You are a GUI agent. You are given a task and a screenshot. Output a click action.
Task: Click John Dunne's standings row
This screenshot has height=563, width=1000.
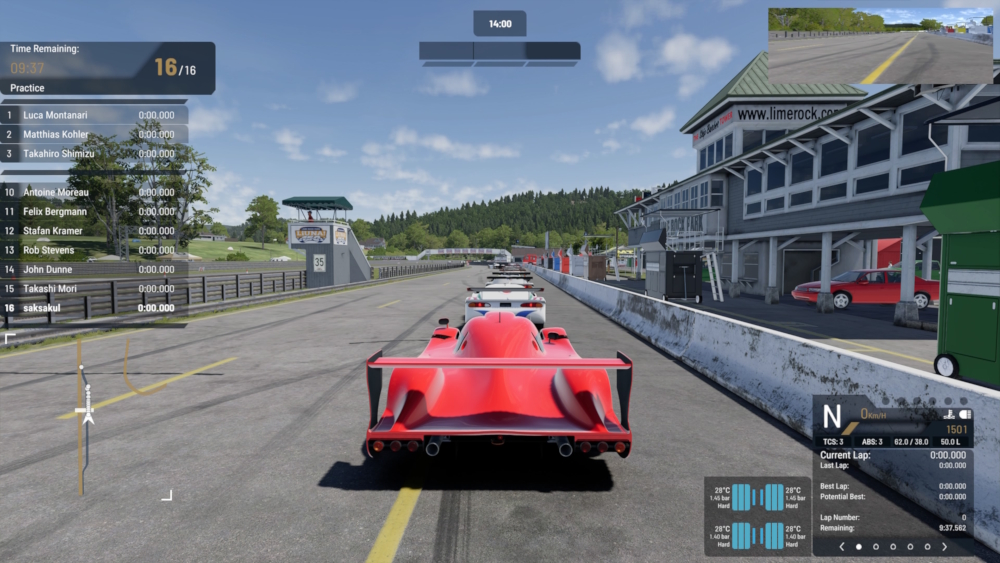95,269
